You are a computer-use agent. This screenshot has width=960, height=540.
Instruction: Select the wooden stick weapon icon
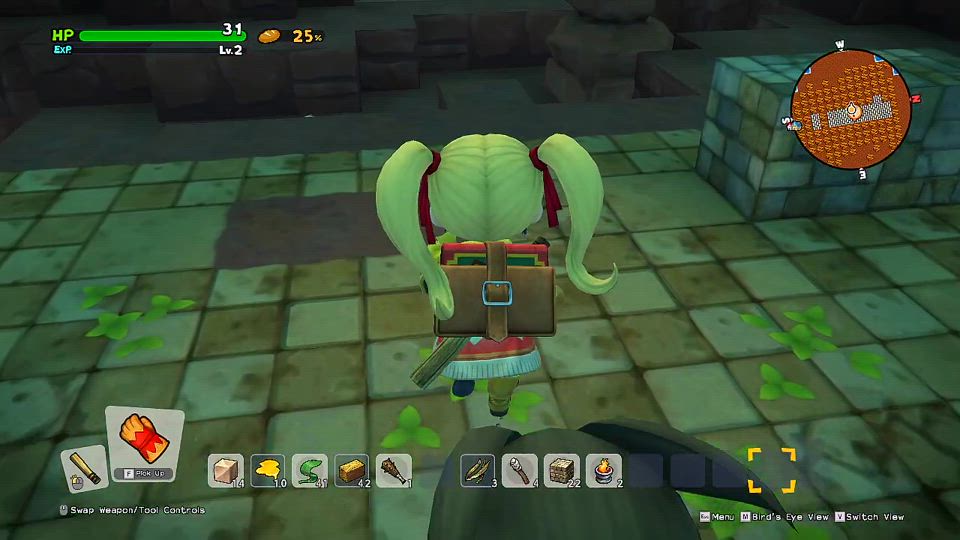click(84, 468)
